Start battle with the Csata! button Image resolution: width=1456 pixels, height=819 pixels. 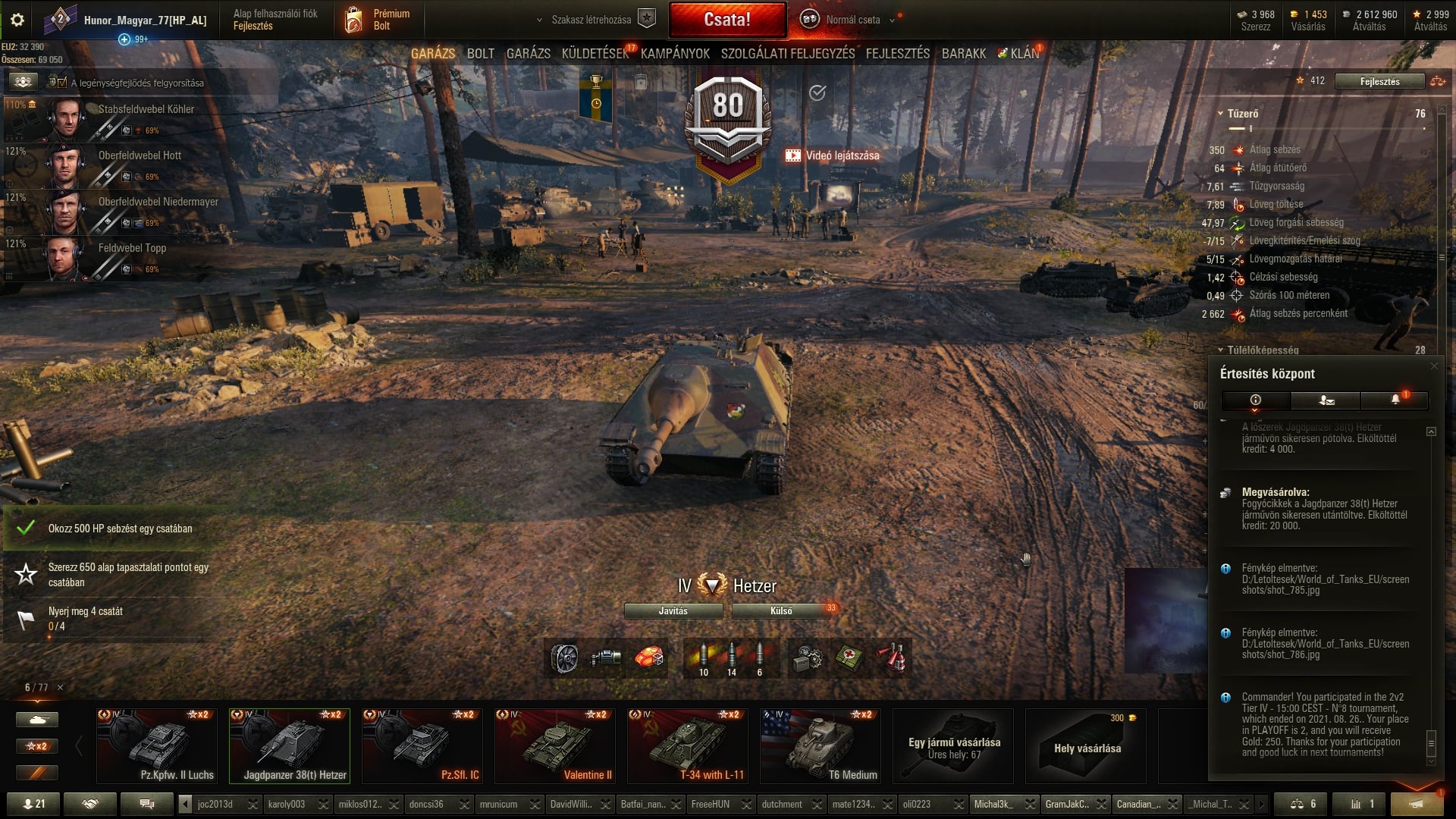(x=727, y=20)
